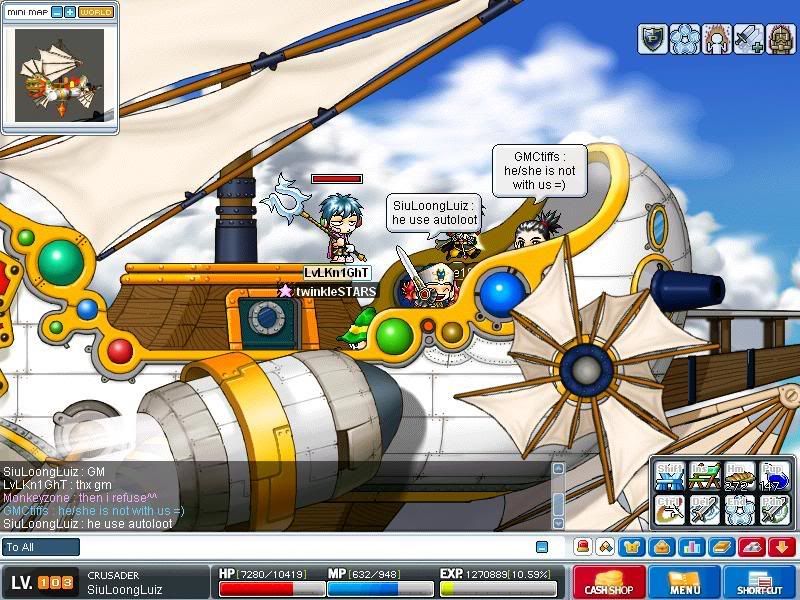Viewport: 800px width, 600px height.
Task: Click the chat text input field
Action: coord(300,547)
